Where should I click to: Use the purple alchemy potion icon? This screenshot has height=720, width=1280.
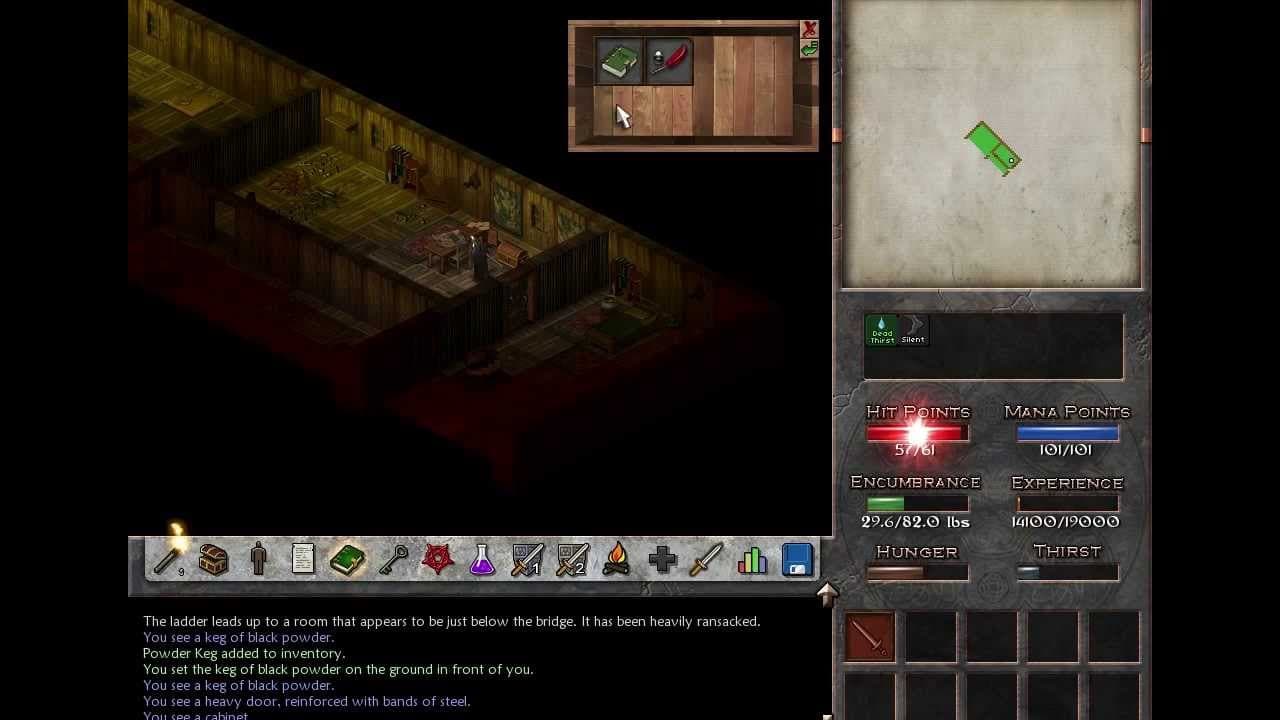(x=484, y=560)
